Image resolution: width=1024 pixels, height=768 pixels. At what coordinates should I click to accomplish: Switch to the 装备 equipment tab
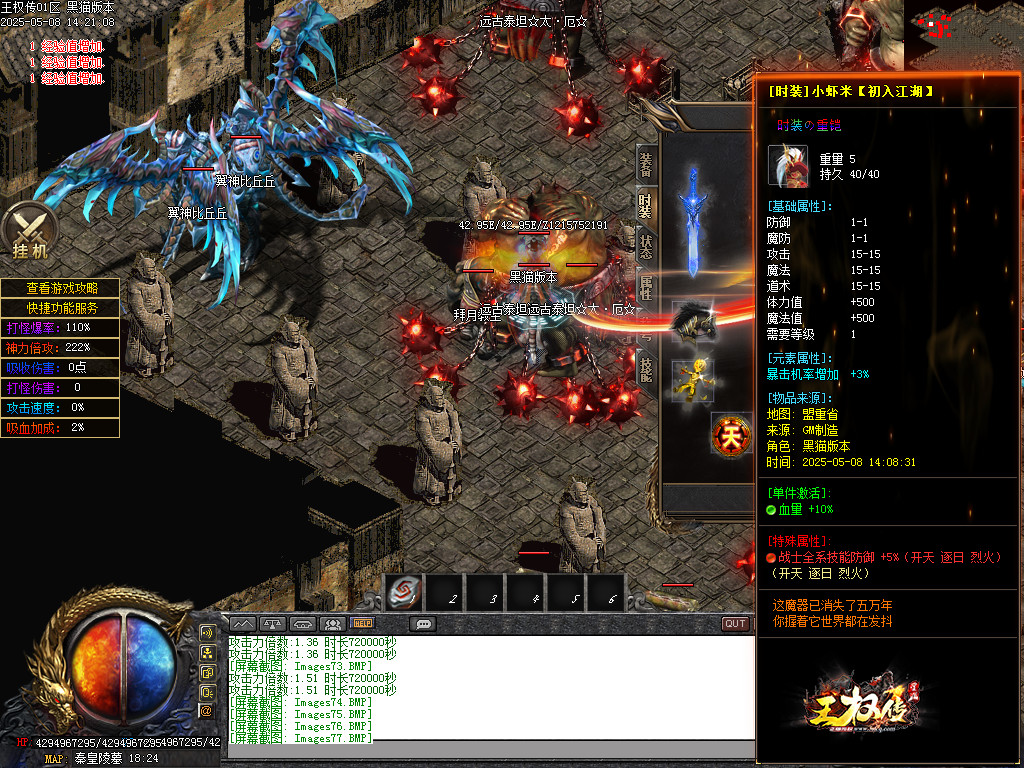(646, 165)
